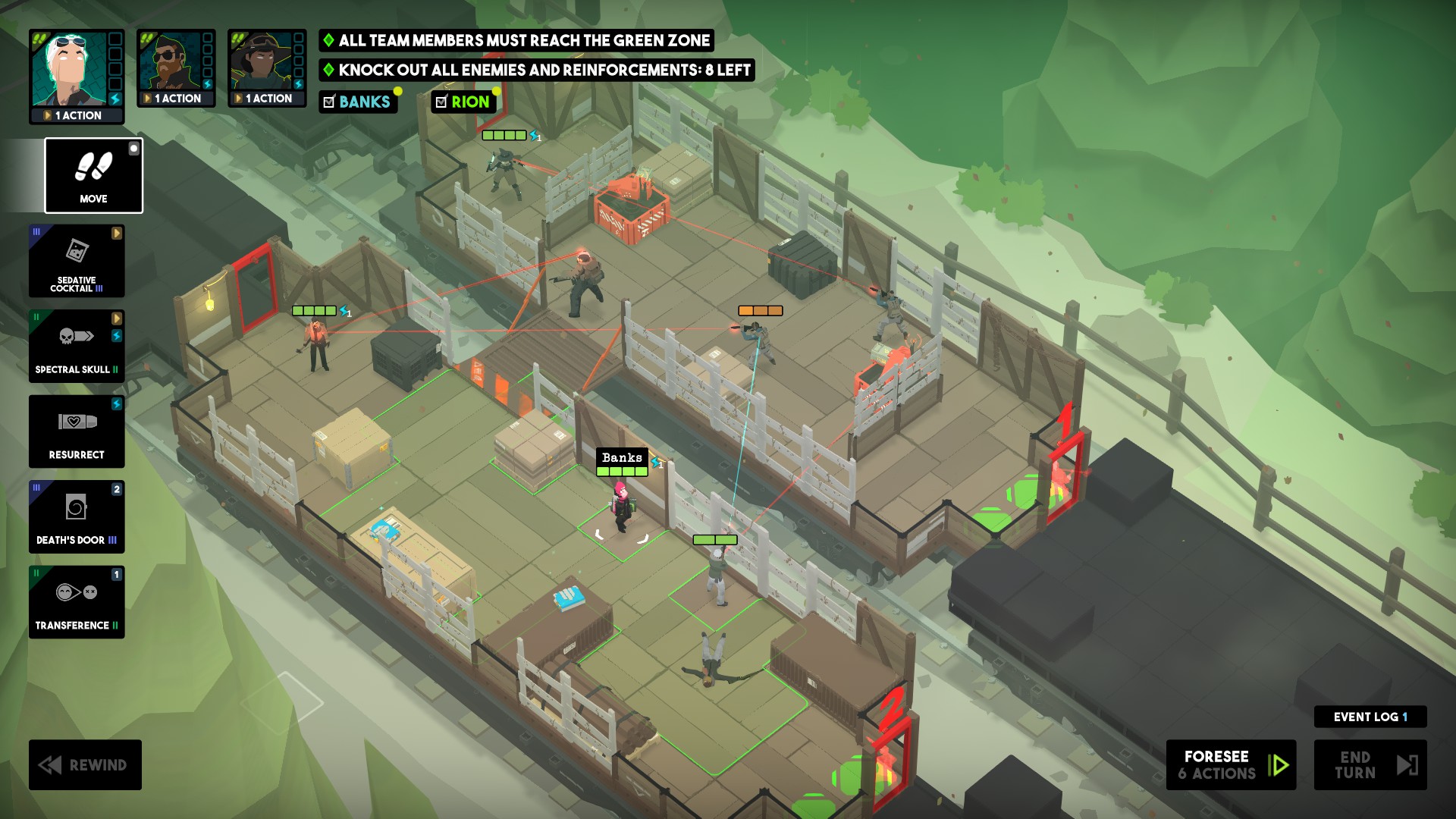Toggle the BANKS objective checkbox
Image resolution: width=1456 pixels, height=819 pixels.
point(329,102)
